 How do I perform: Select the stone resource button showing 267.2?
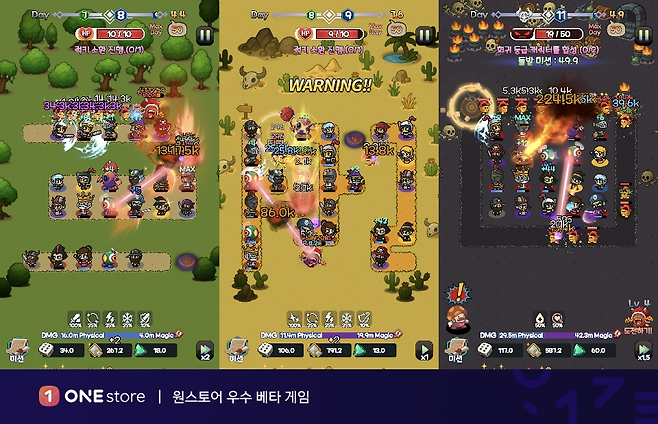(x=107, y=351)
